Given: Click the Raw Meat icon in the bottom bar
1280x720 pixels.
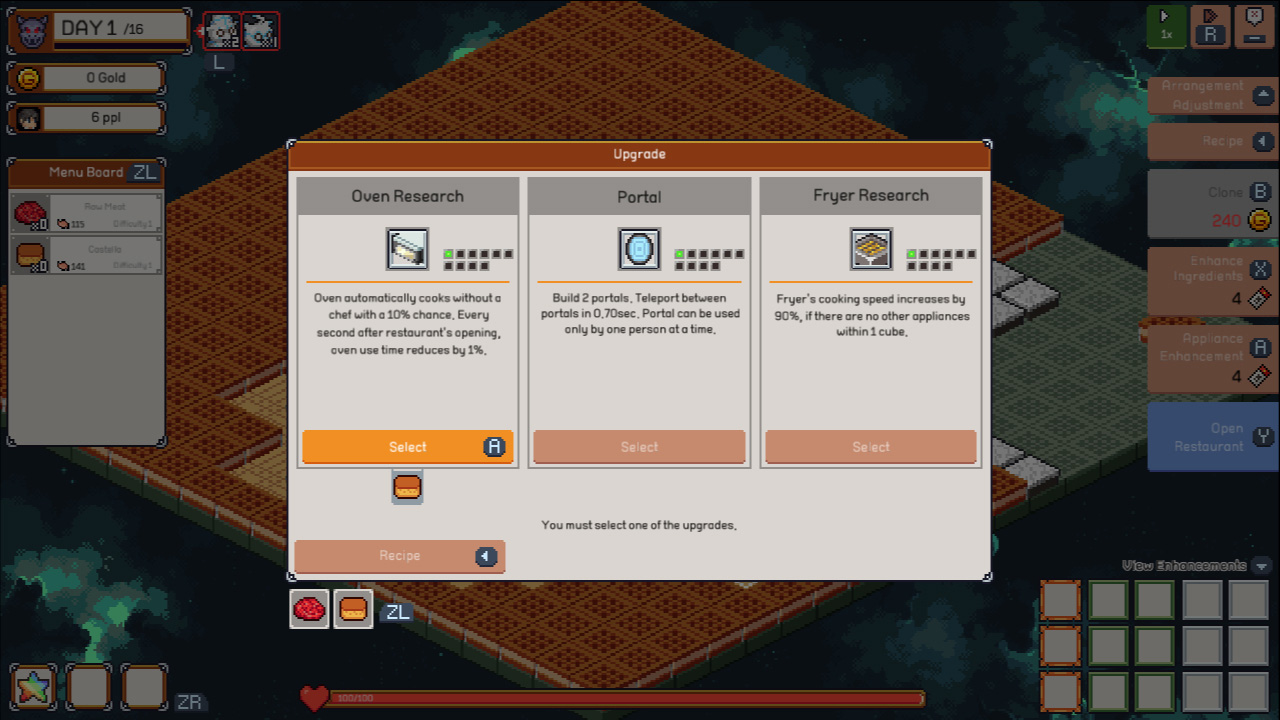Looking at the screenshot, I should point(310,608).
